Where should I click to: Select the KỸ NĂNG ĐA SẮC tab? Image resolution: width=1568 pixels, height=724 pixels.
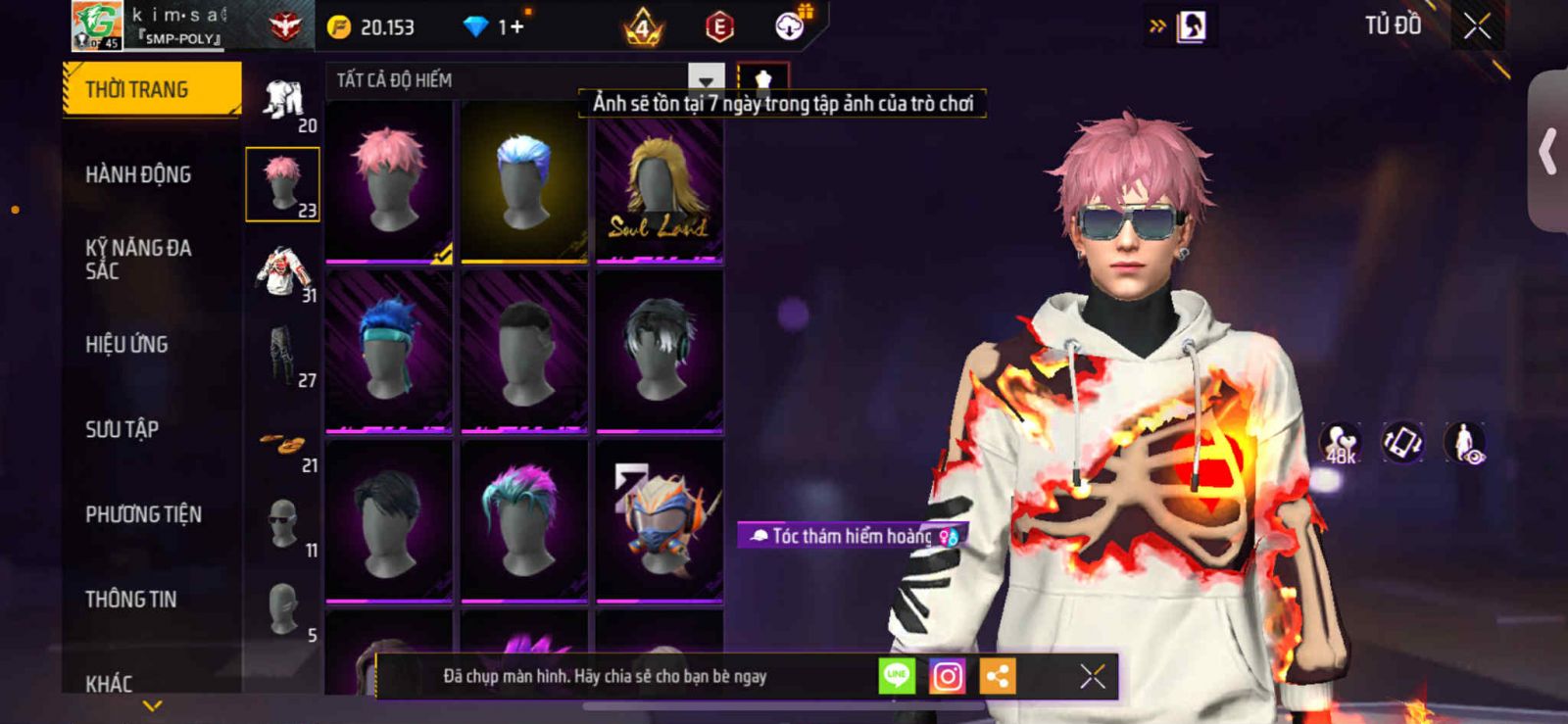138,260
